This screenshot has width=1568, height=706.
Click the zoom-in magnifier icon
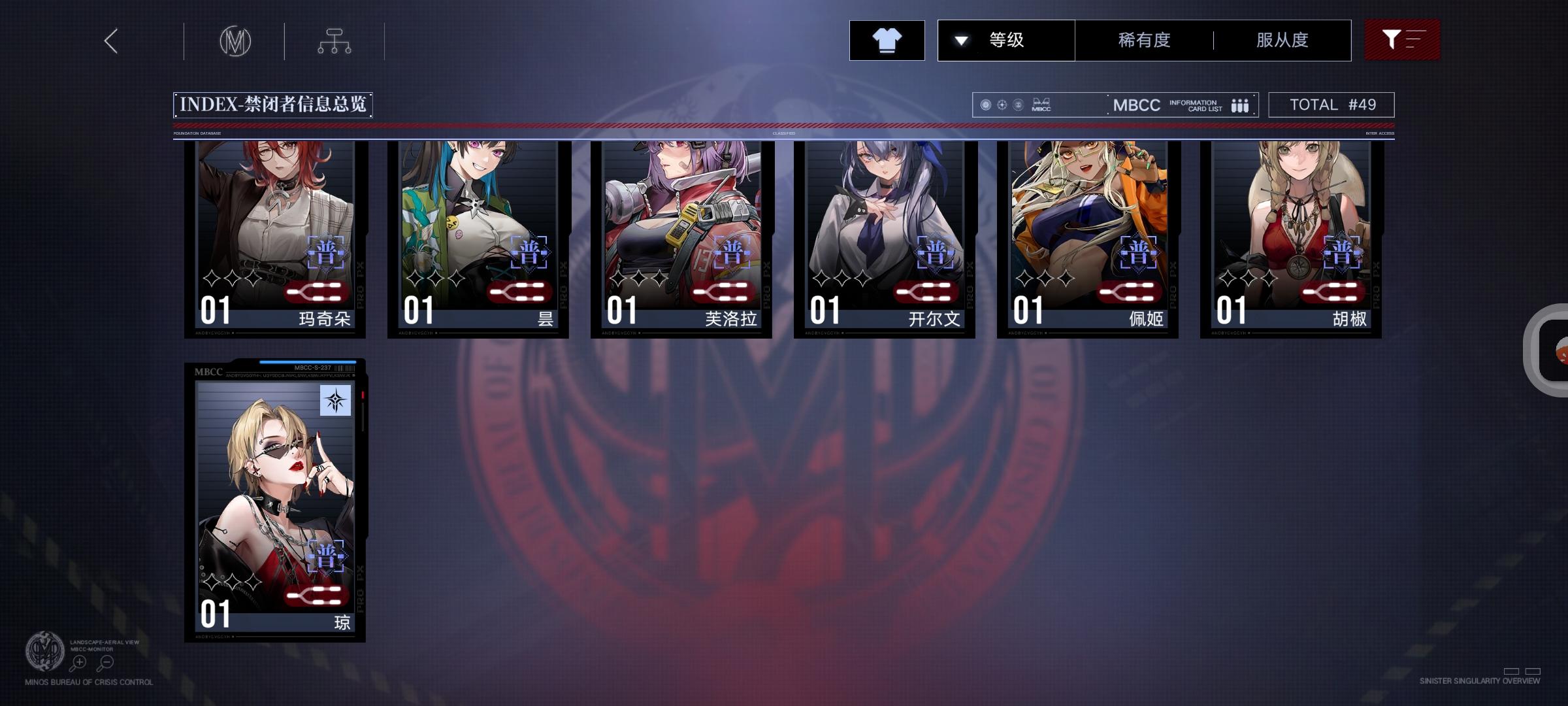(78, 662)
